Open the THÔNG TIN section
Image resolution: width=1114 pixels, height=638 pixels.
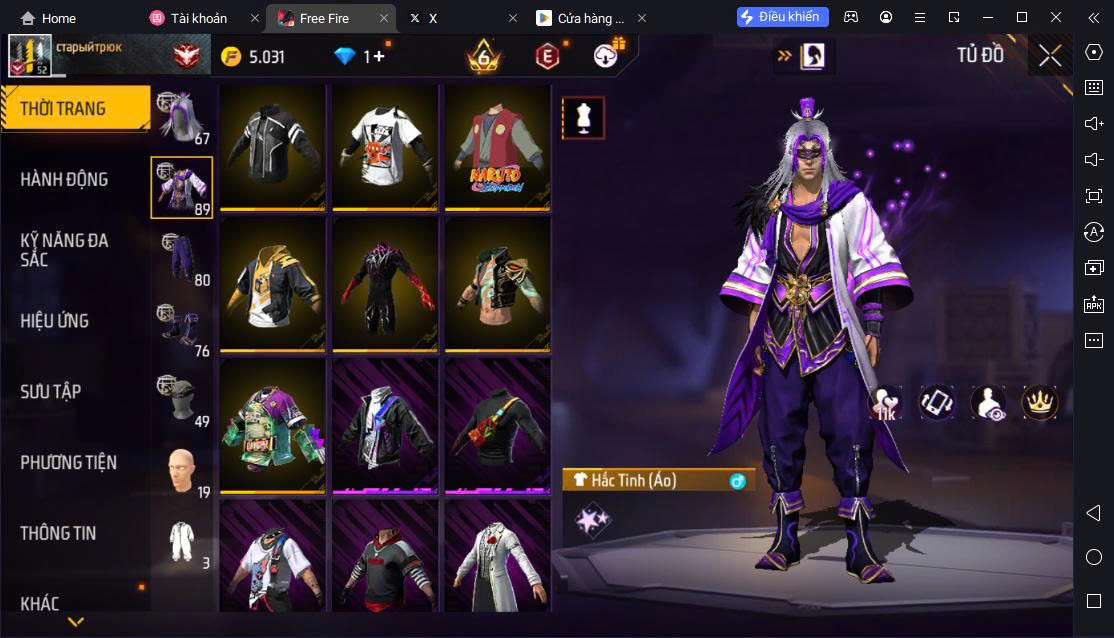point(59,533)
